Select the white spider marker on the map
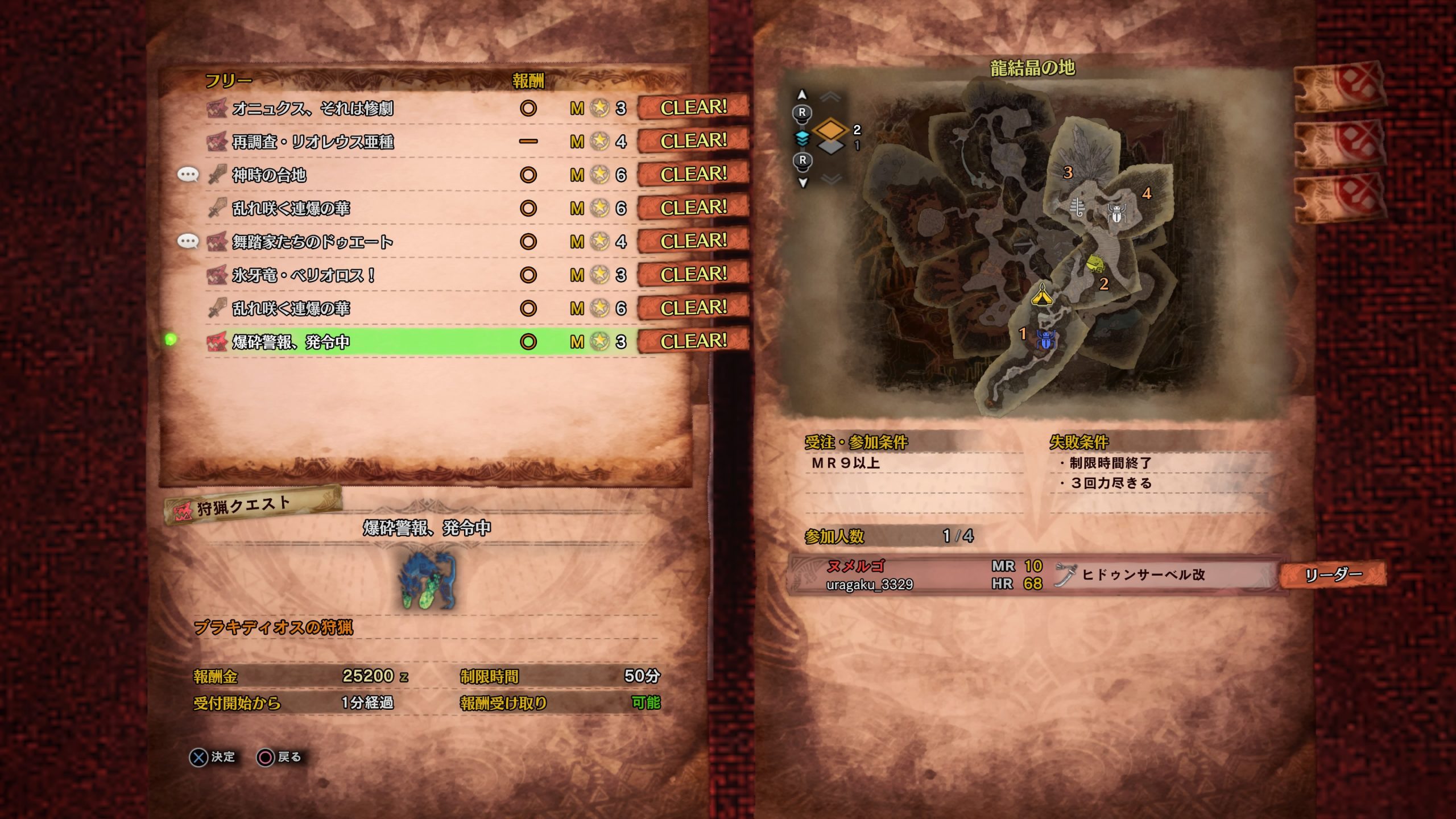The width and height of the screenshot is (1456, 819). tap(1116, 213)
